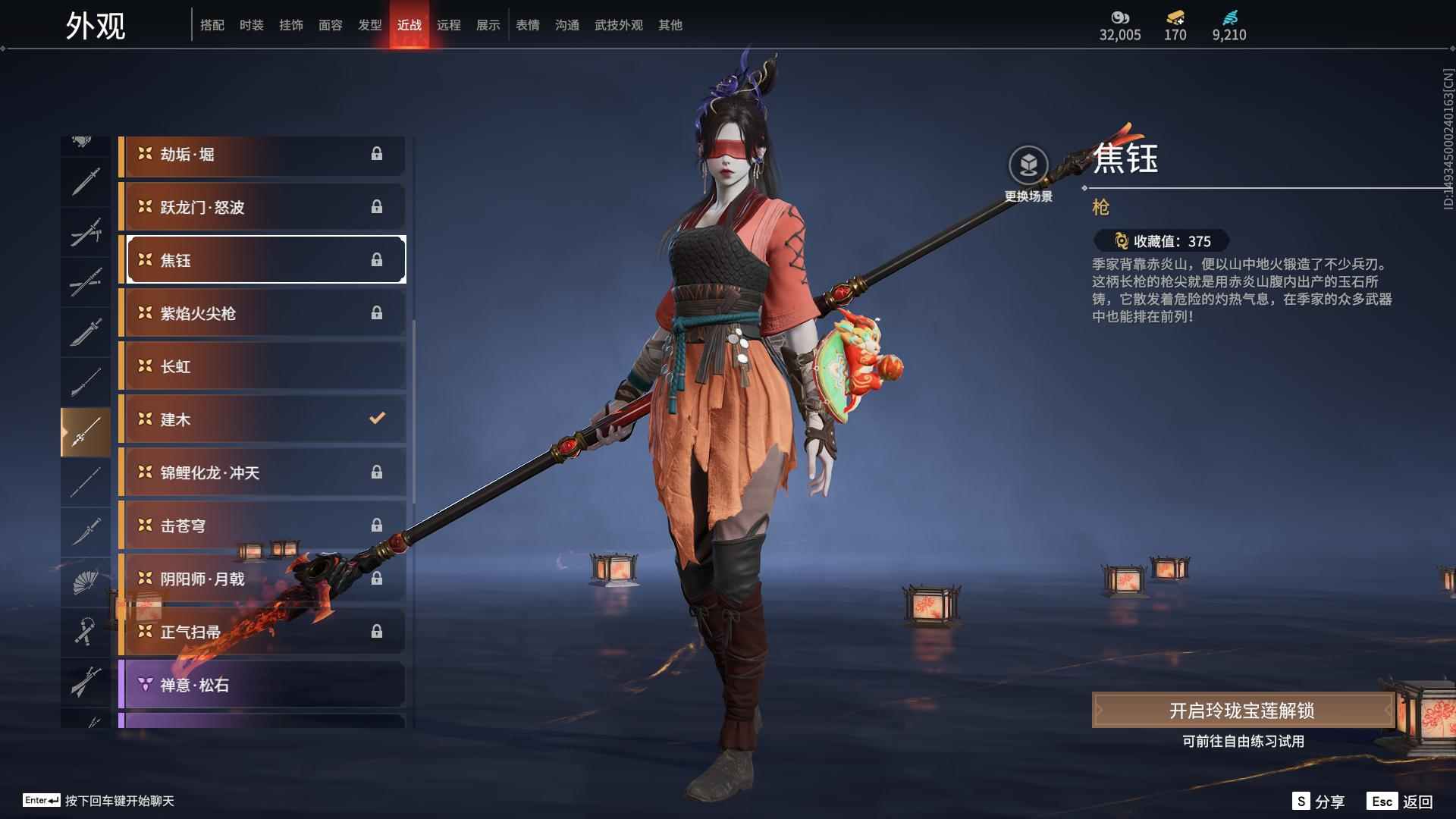Screen dimensions: 1456x819
Task: Click the blue currency icon showing 9,210
Action: tap(1230, 17)
